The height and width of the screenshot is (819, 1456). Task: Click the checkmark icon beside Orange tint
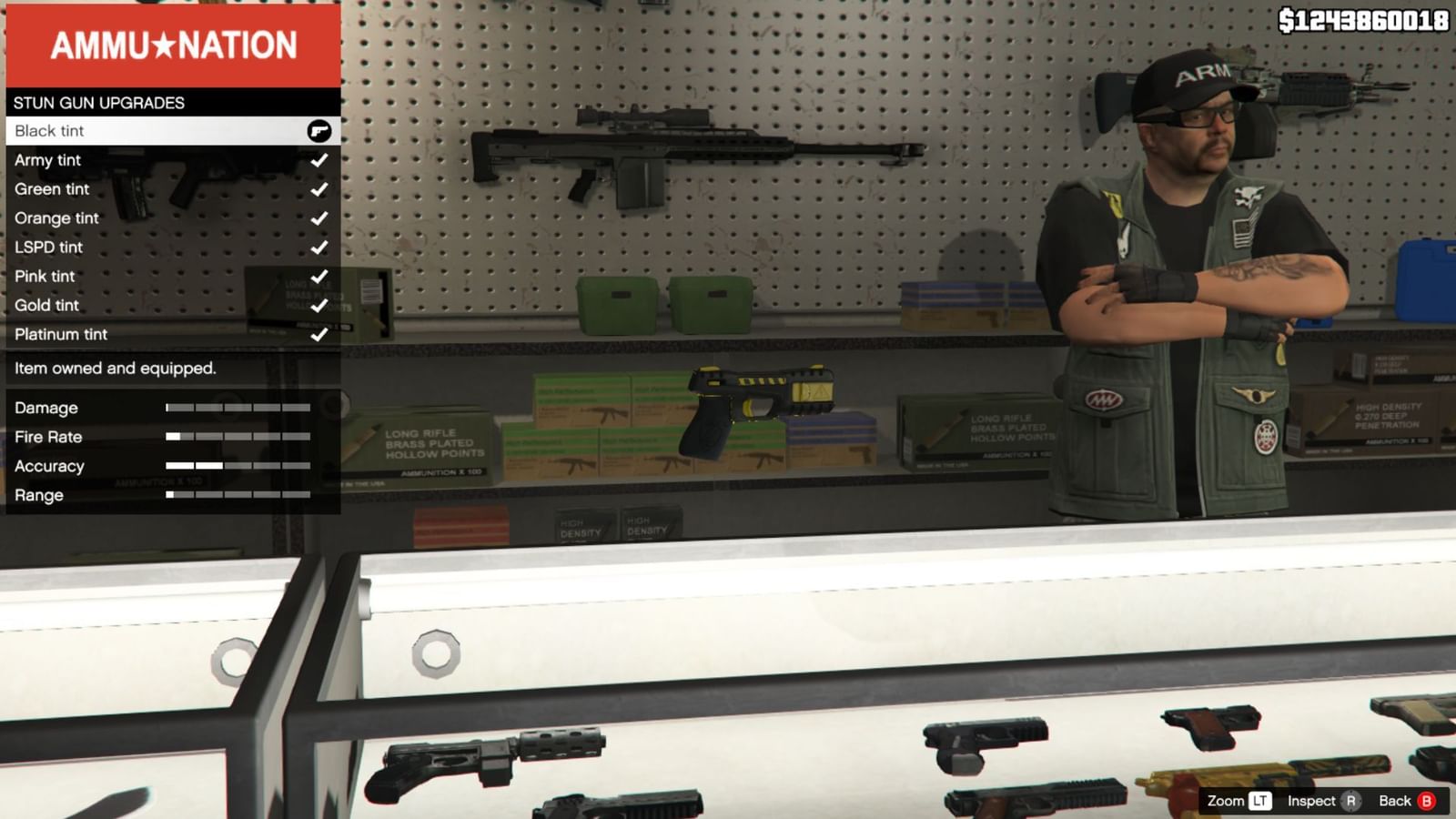pyautogui.click(x=319, y=217)
